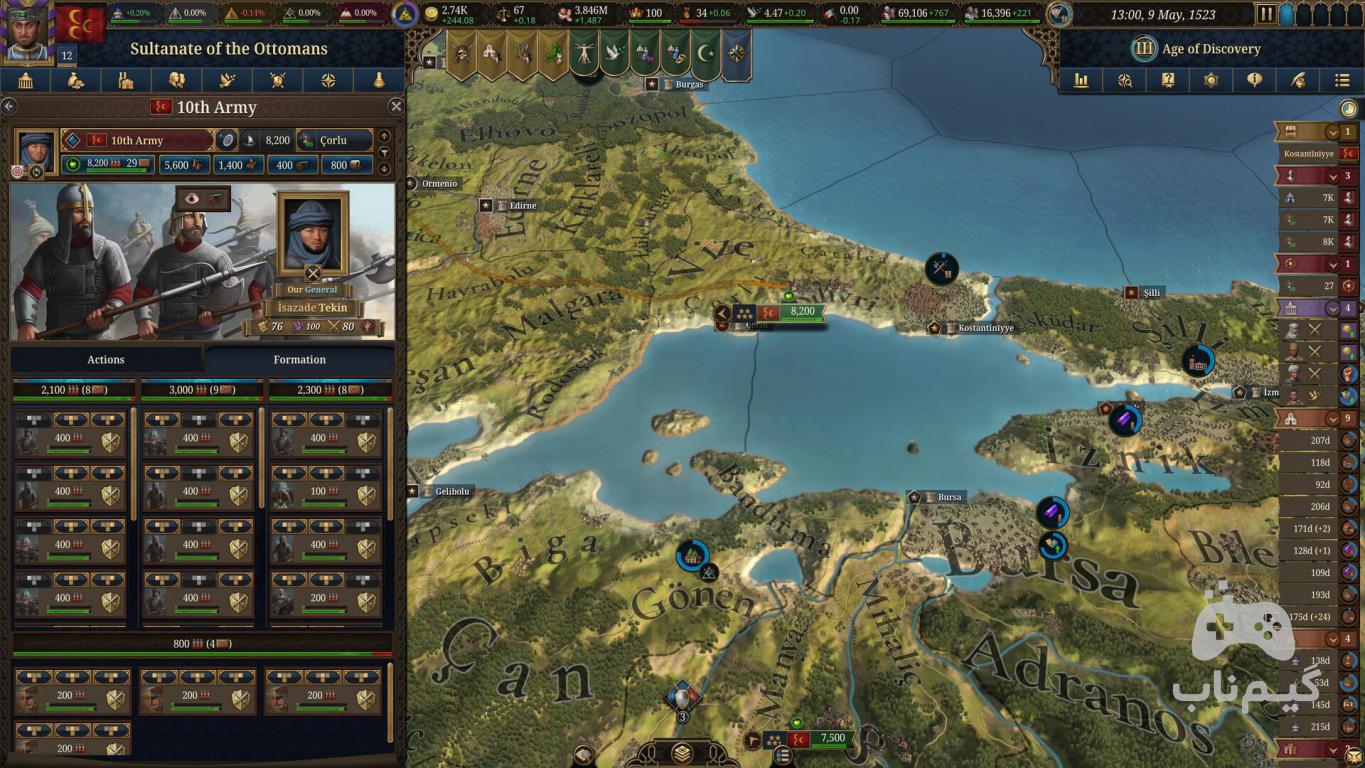
Task: Click the pirate skull alert banner
Action: pyautogui.click(x=461, y=53)
